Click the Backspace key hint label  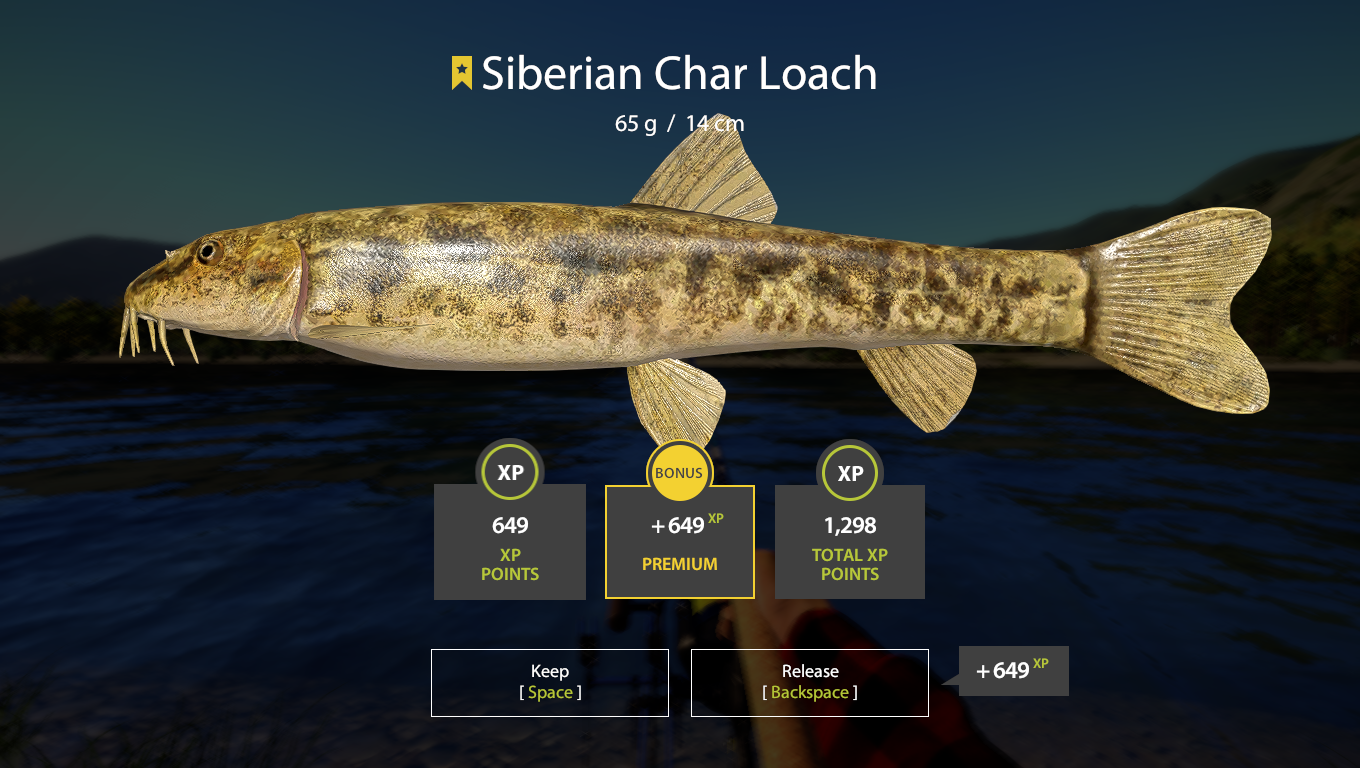(809, 692)
